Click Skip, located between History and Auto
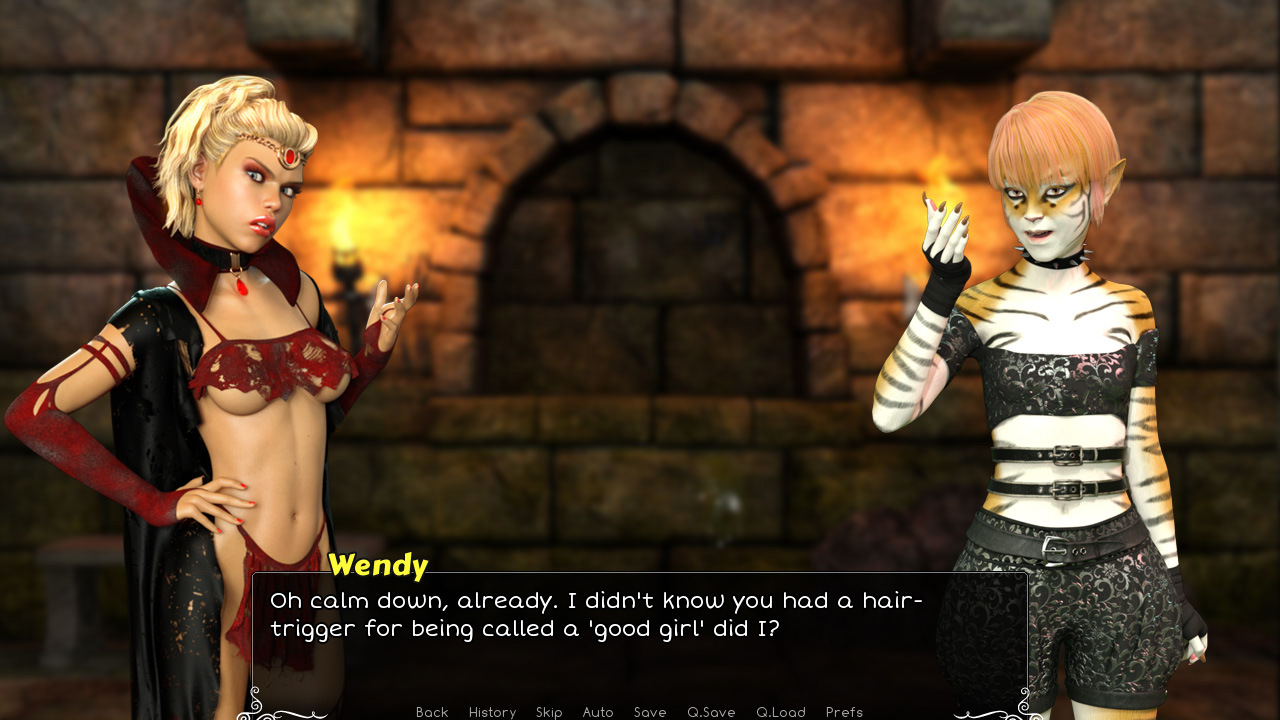Screen dimensions: 1280x720 (x=549, y=712)
